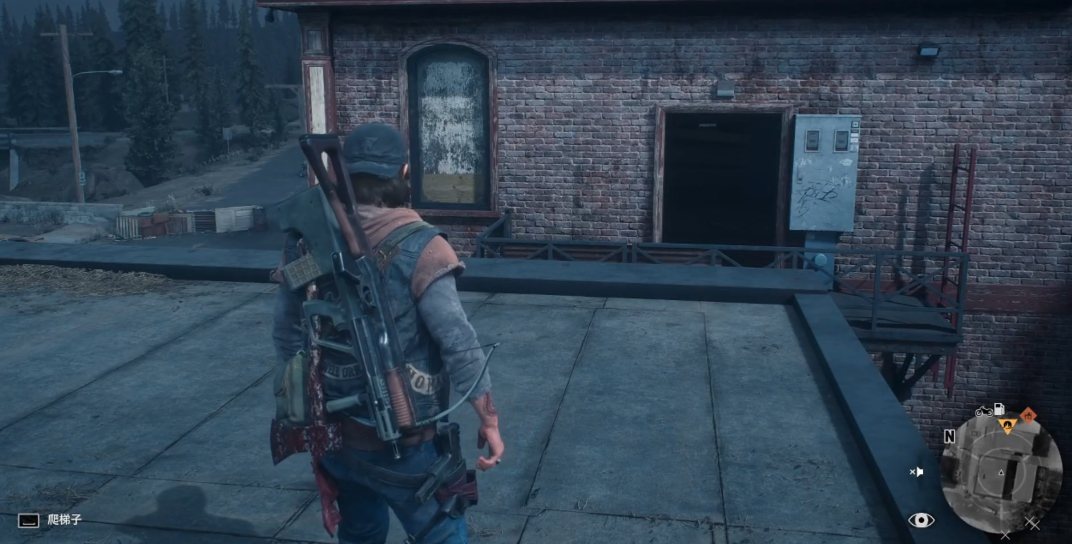Click the N compass marker on the minimap
Viewport: 1072px width, 544px height.
(x=949, y=437)
